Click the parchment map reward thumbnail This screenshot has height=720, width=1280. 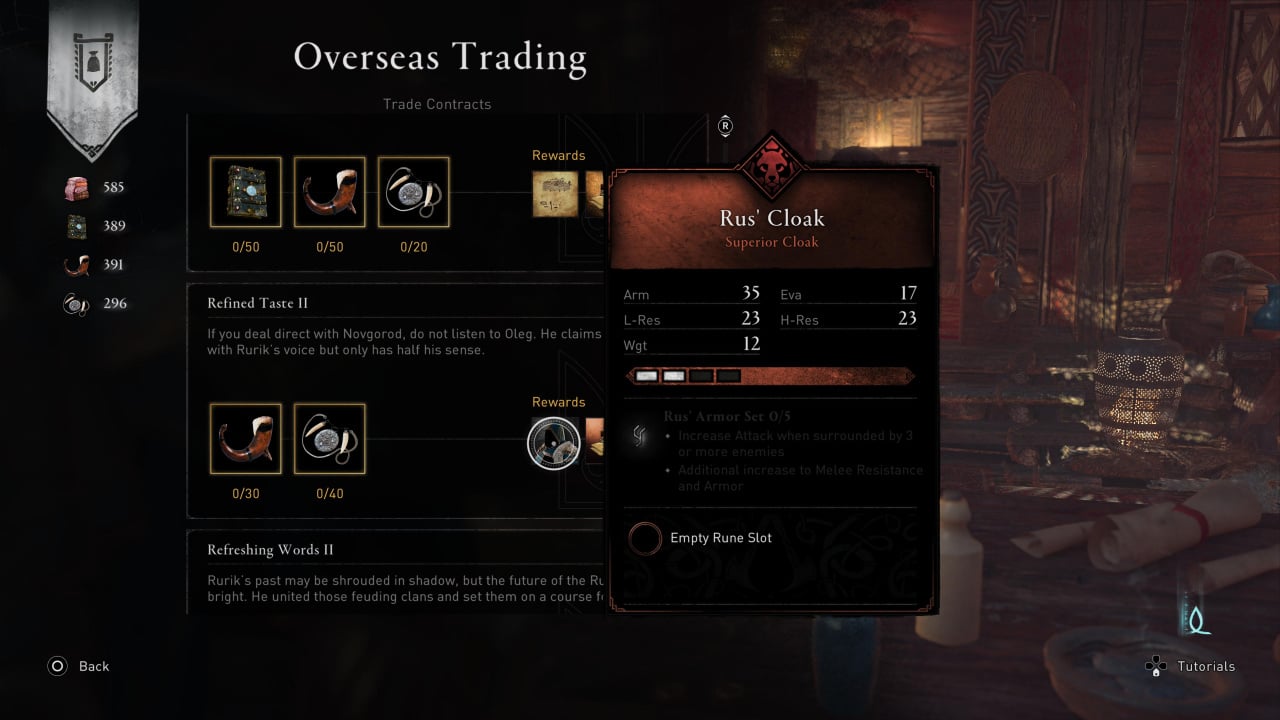tap(556, 194)
